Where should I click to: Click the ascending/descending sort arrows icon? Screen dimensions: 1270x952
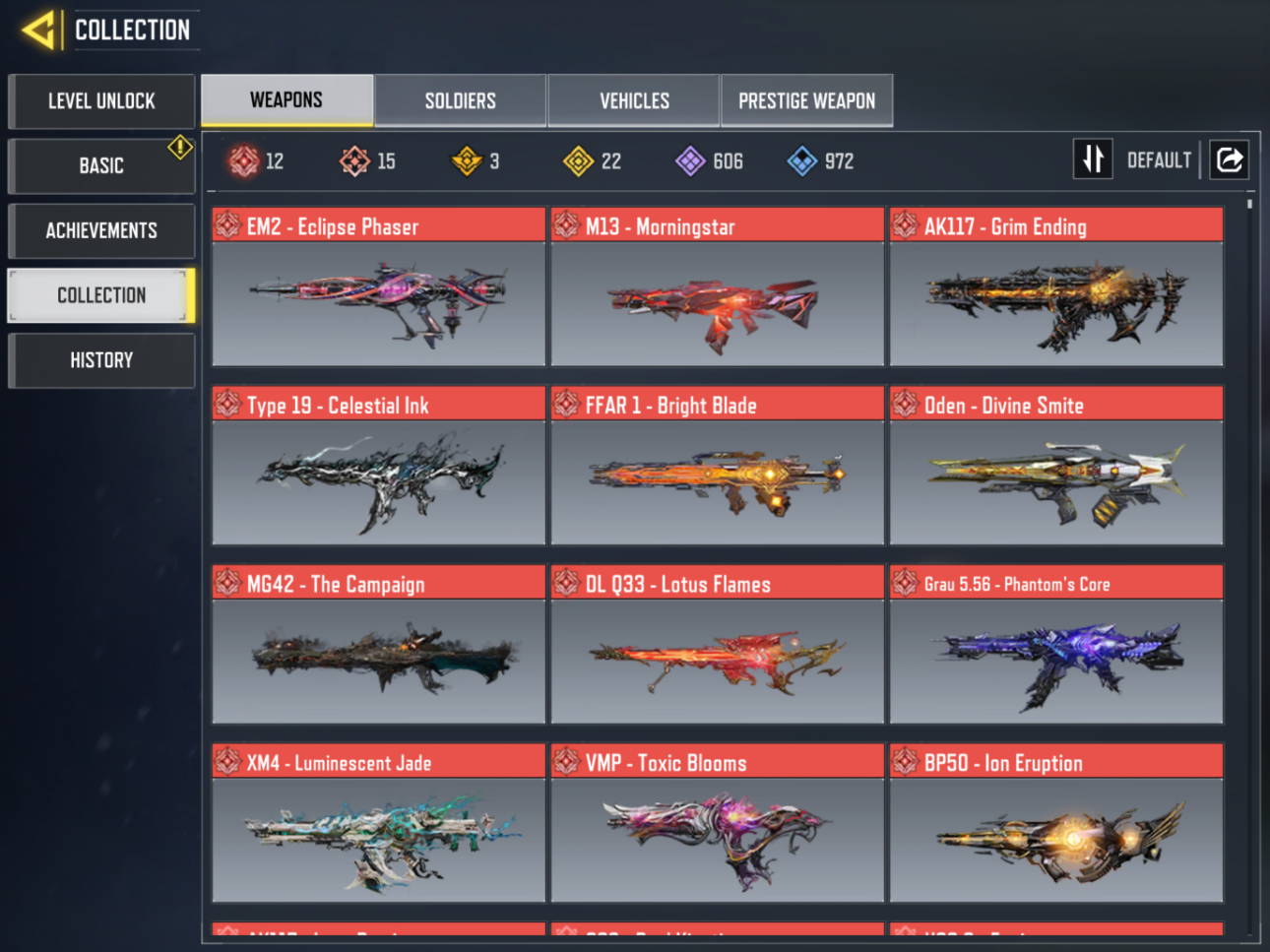point(1093,159)
